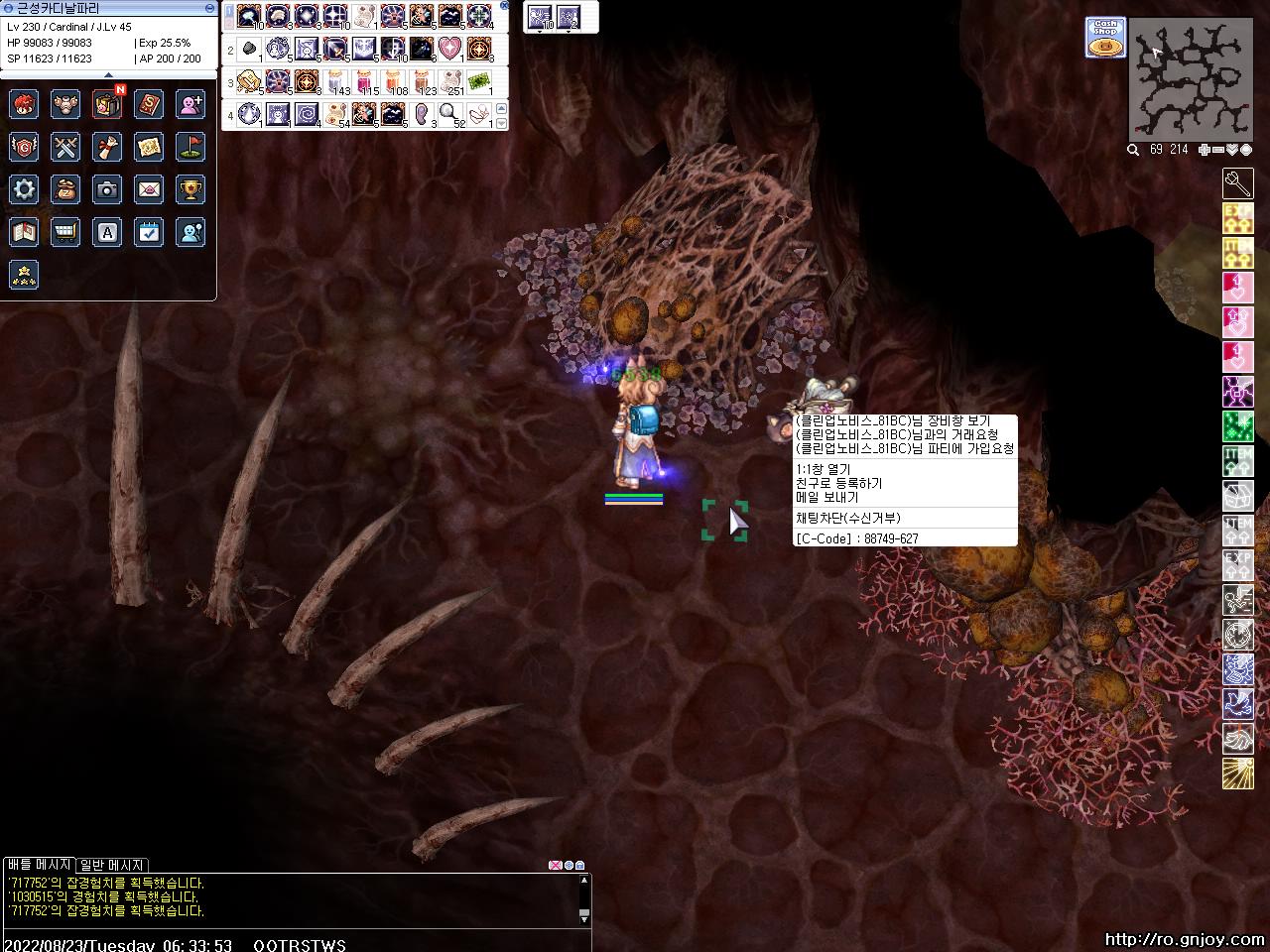Viewport: 1270px width, 952px height.
Task: Open the gear settings icon
Action: pyautogui.click(x=24, y=189)
